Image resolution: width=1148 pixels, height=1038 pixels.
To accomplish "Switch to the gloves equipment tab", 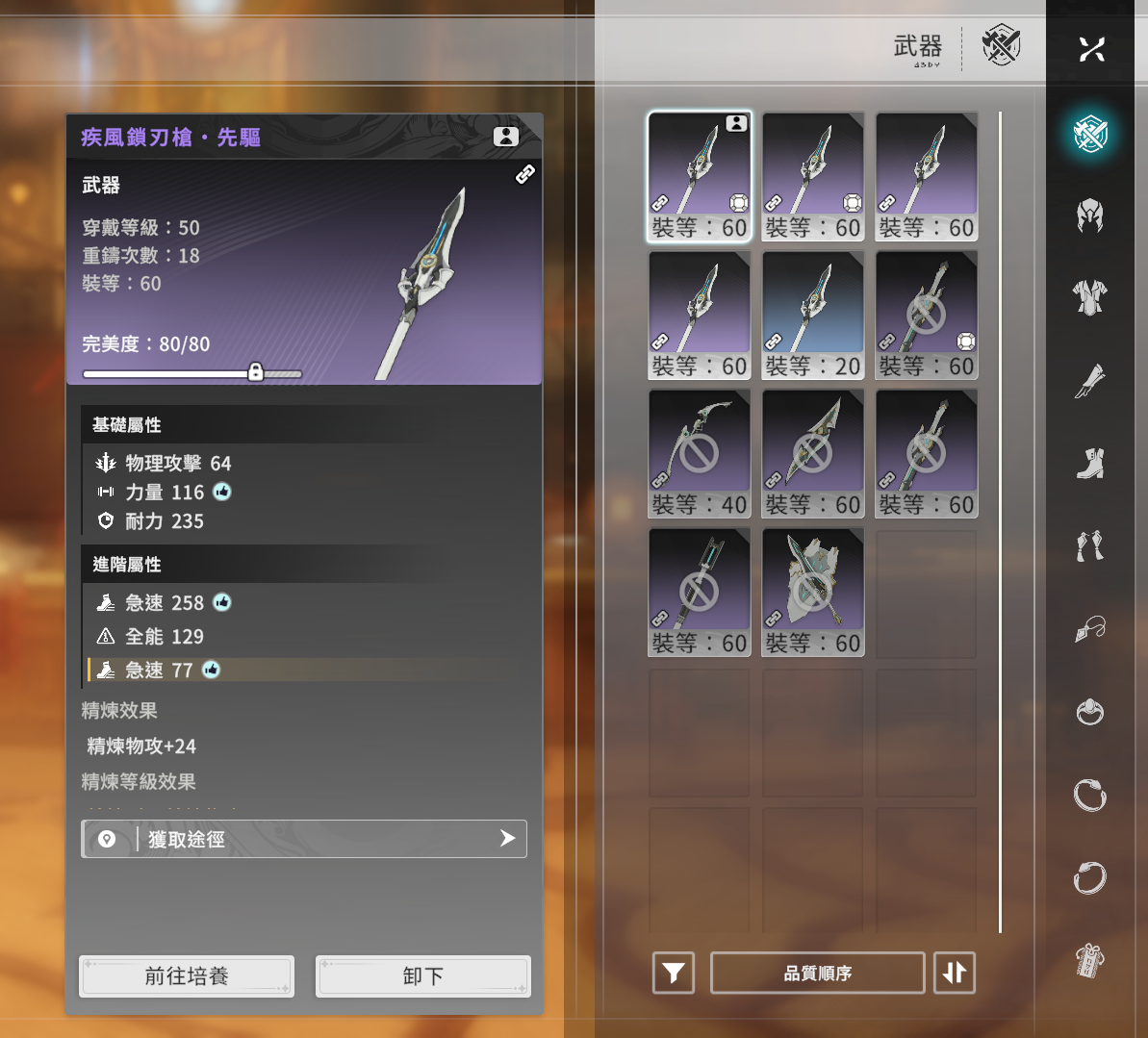I will 1090,381.
